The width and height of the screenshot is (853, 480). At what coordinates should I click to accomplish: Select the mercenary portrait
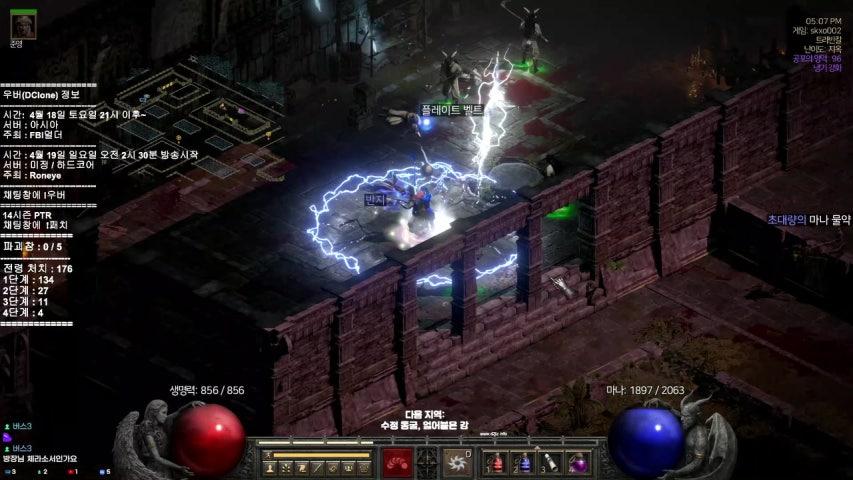coord(23,25)
